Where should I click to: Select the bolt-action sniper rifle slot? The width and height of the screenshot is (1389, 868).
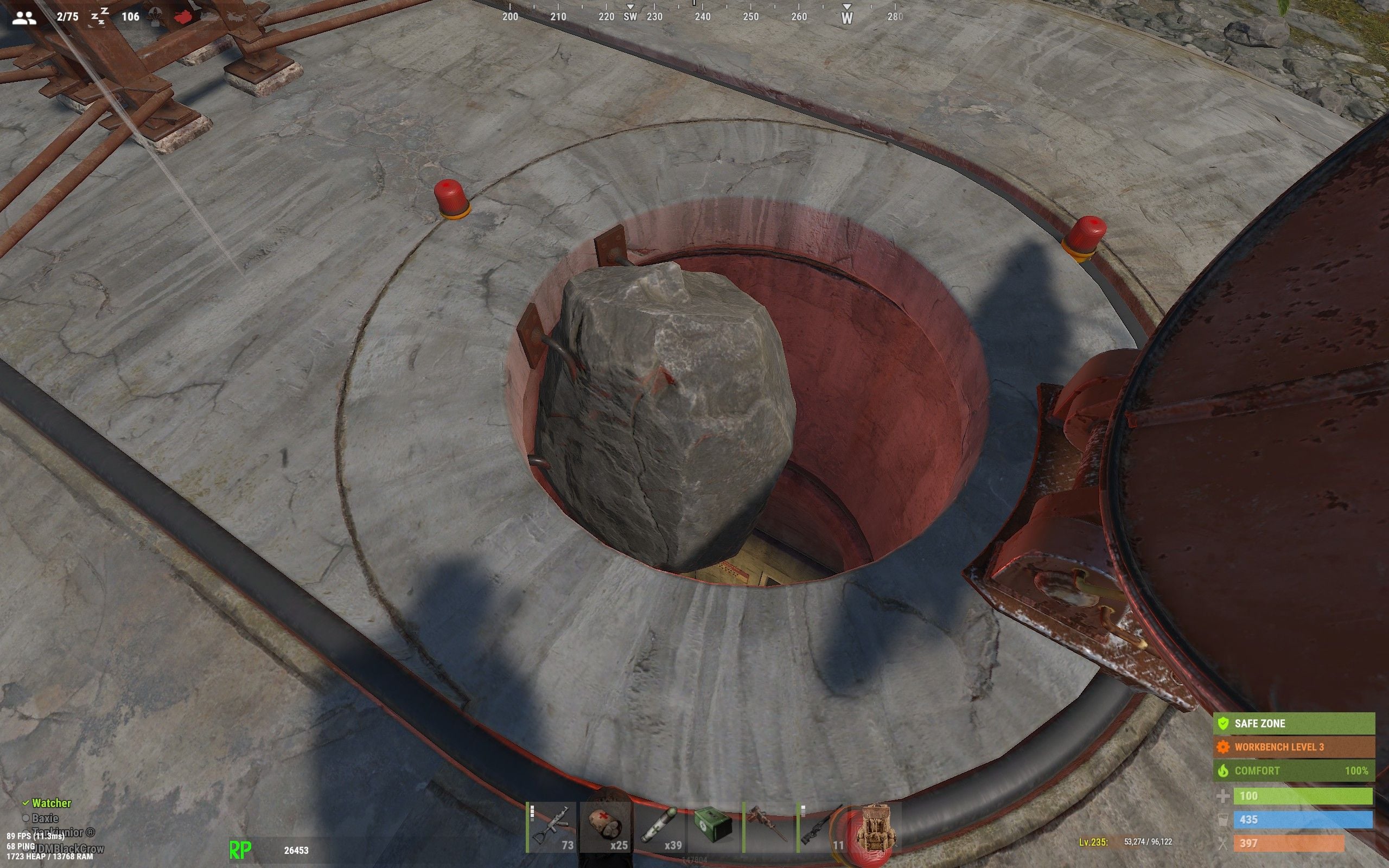click(822, 828)
